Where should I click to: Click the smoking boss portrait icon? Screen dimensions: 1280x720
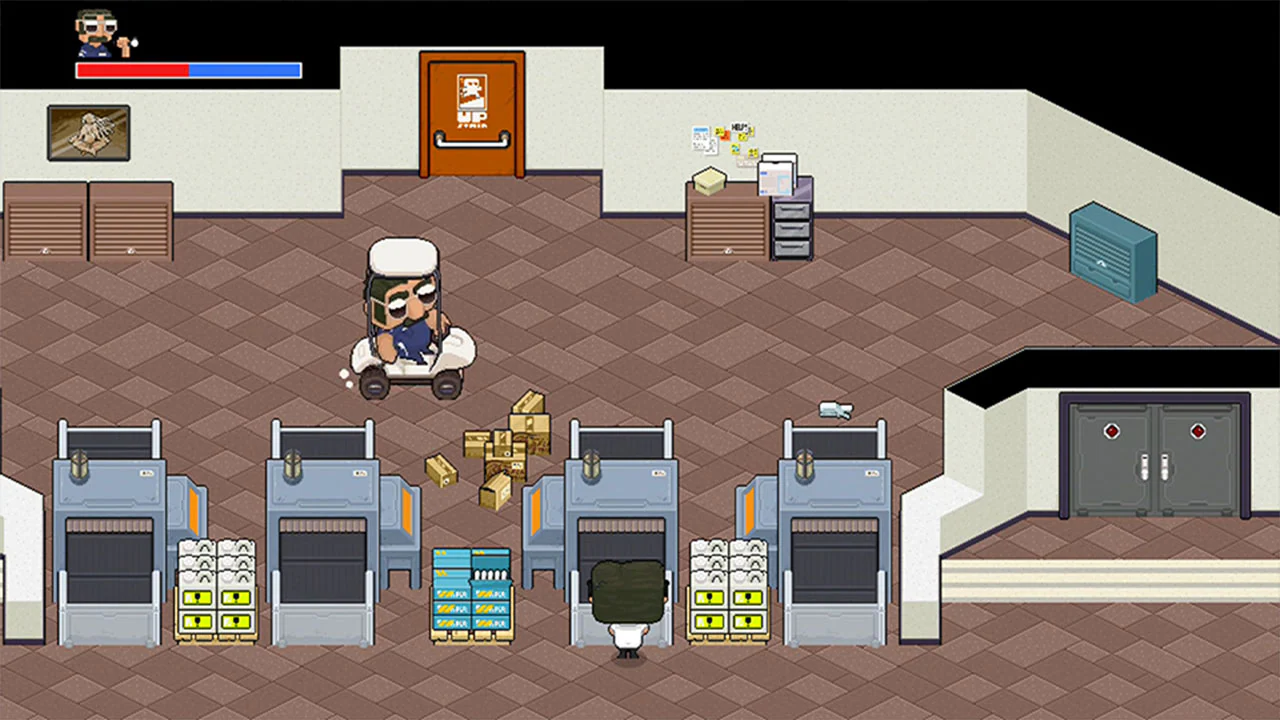[x=95, y=35]
